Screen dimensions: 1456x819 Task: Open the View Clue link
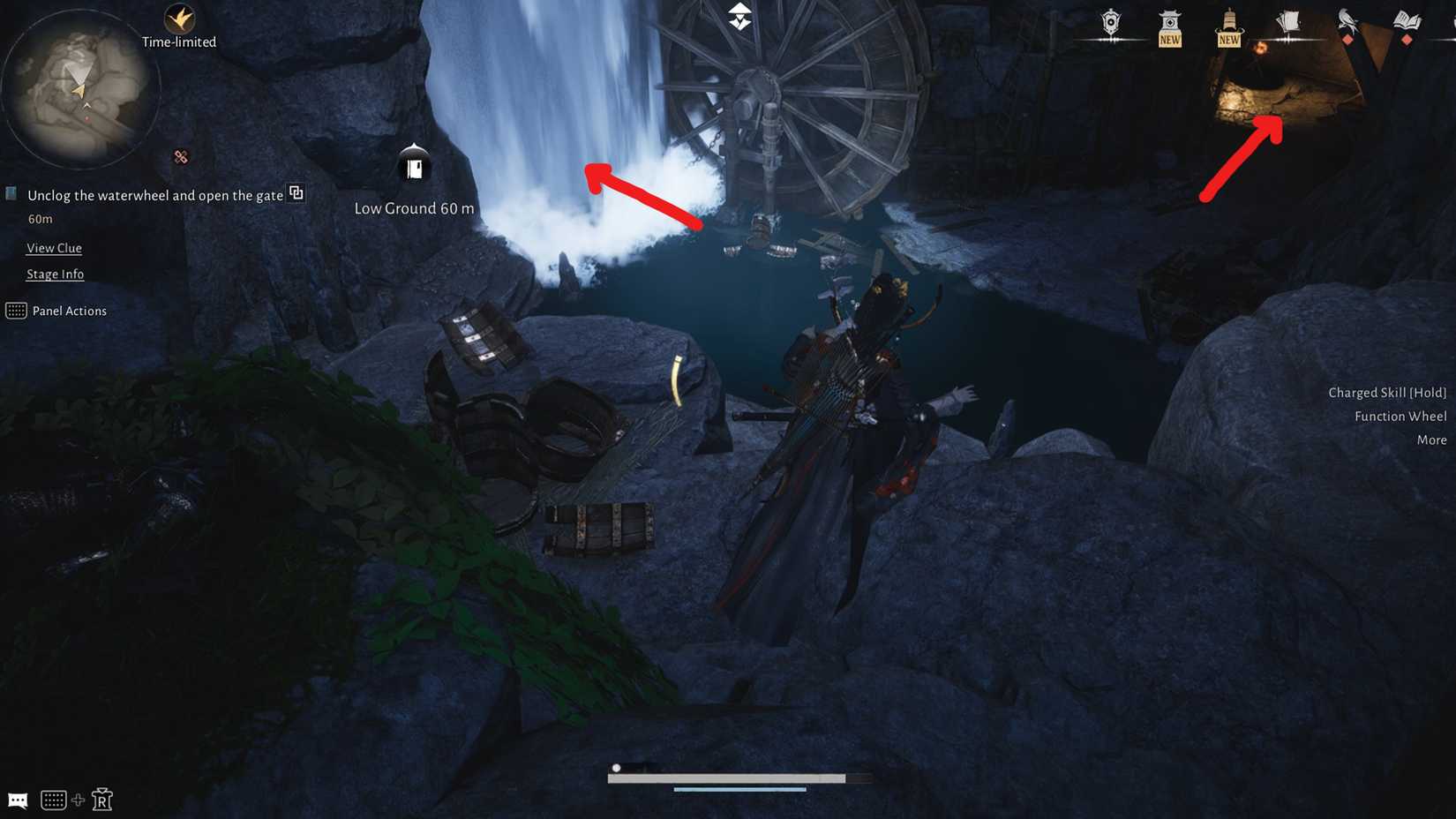coord(54,248)
